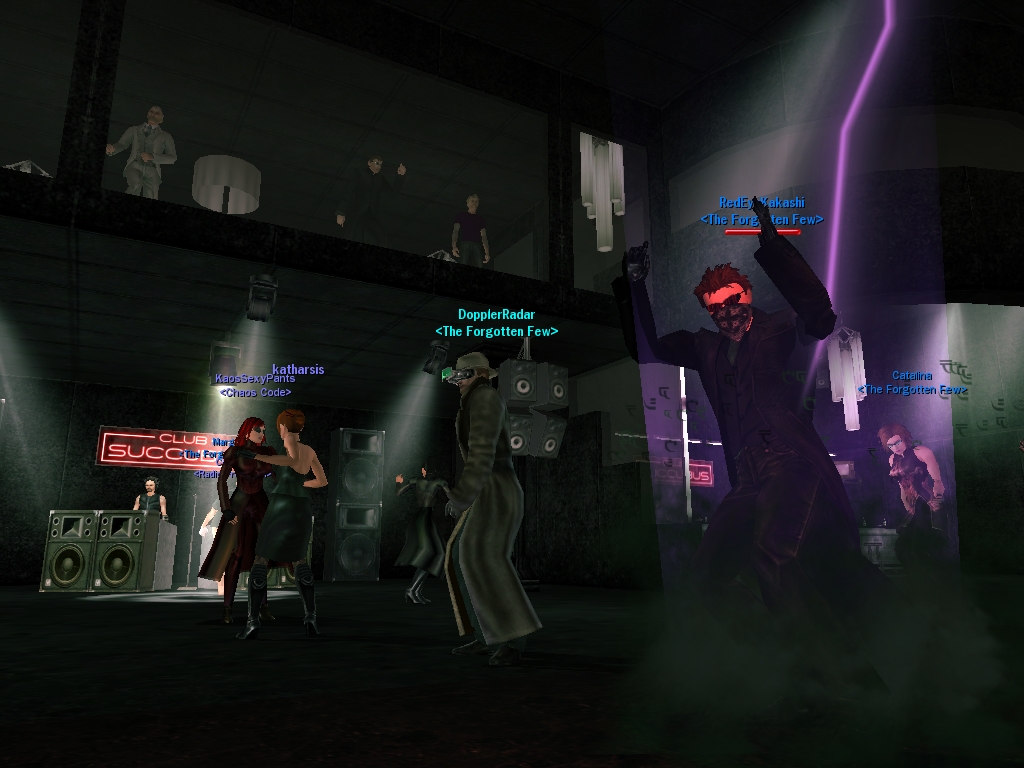Click the RedEyeKakashi name tag
The height and width of the screenshot is (768, 1024).
point(761,203)
